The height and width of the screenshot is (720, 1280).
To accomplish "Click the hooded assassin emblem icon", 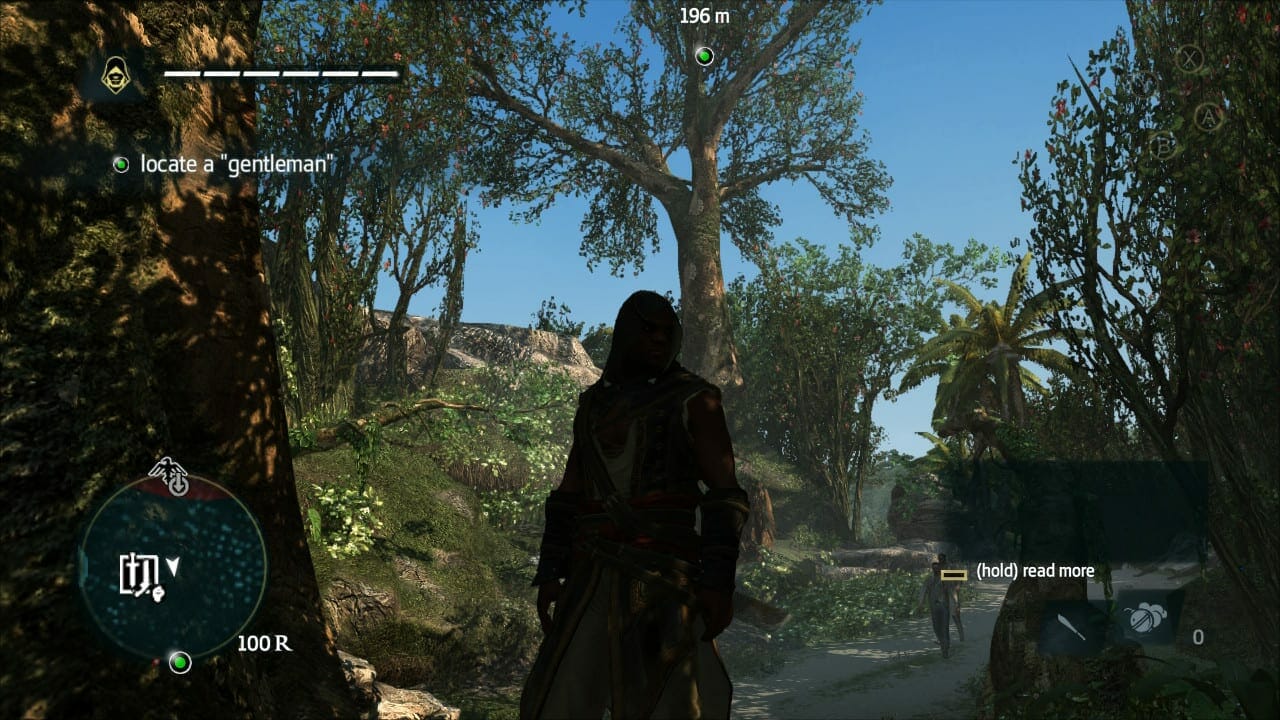I will pos(116,75).
